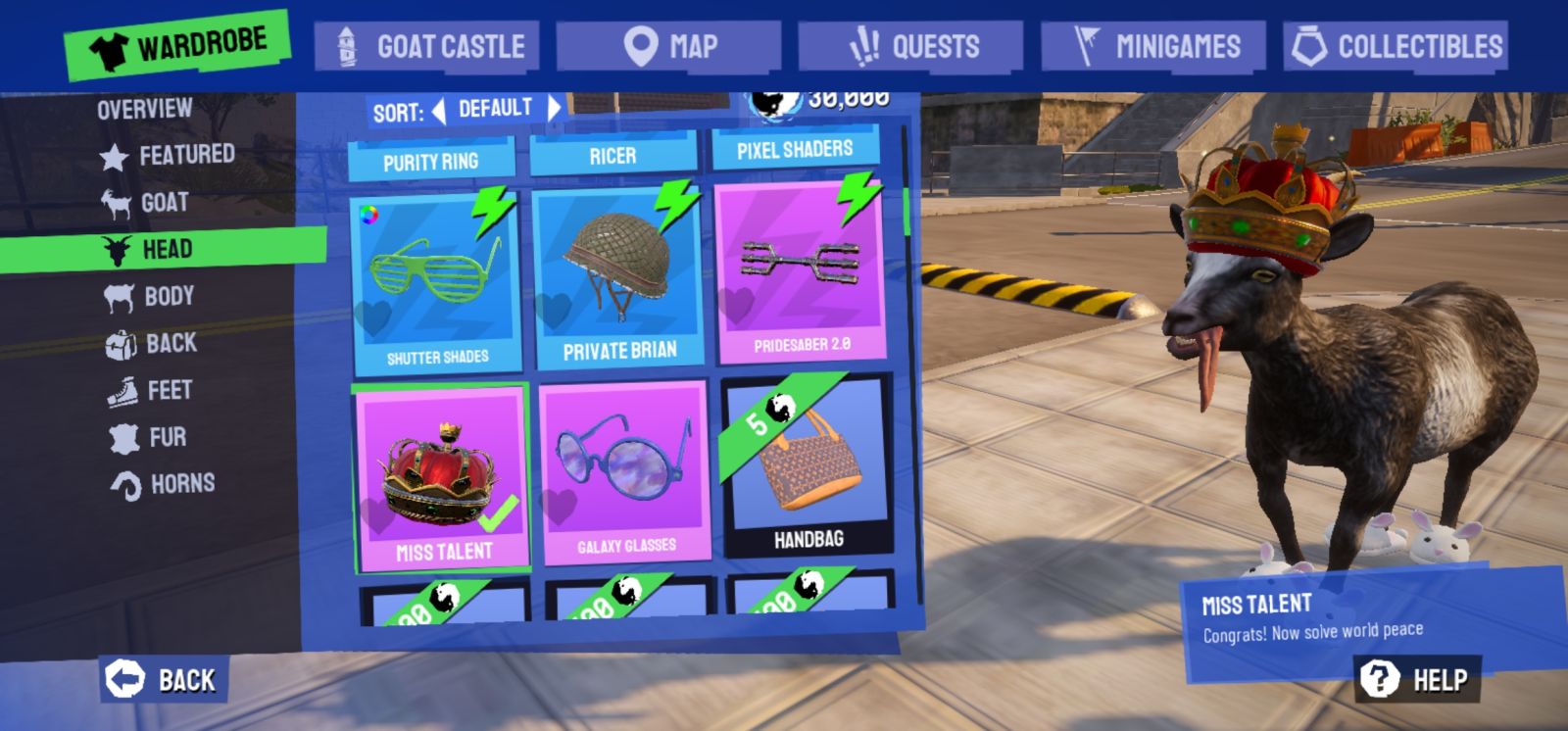
Task: Show the Collectibles tab
Action: [1396, 46]
